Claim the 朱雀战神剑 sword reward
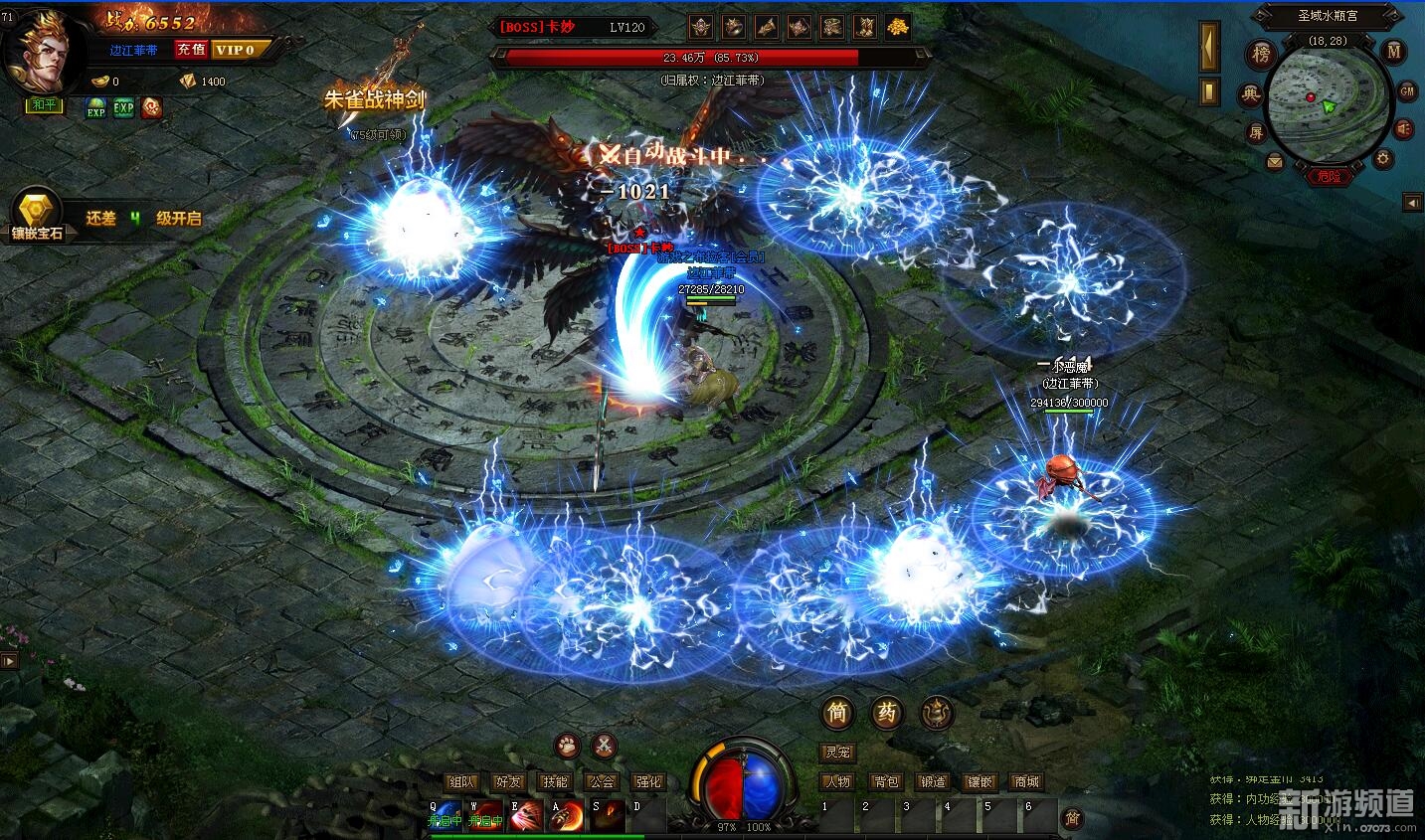1425x840 pixels. 374,98
